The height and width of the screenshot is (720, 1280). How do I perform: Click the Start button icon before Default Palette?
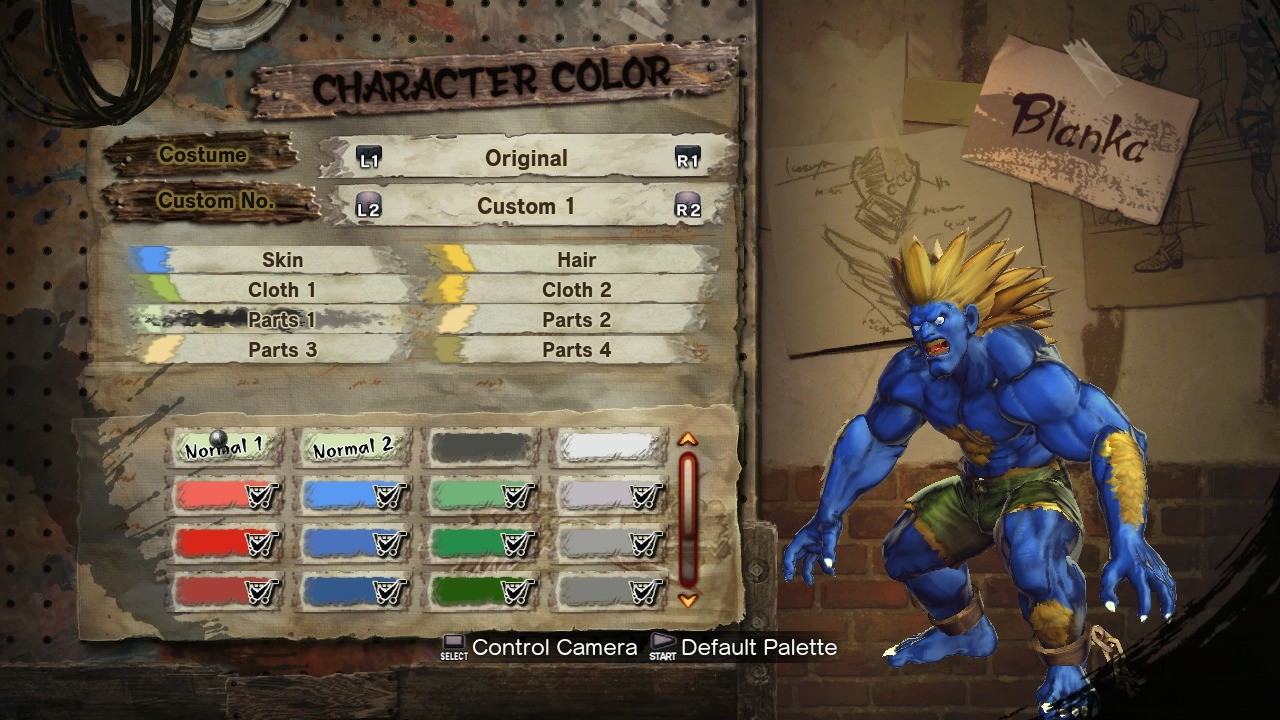[x=662, y=646]
